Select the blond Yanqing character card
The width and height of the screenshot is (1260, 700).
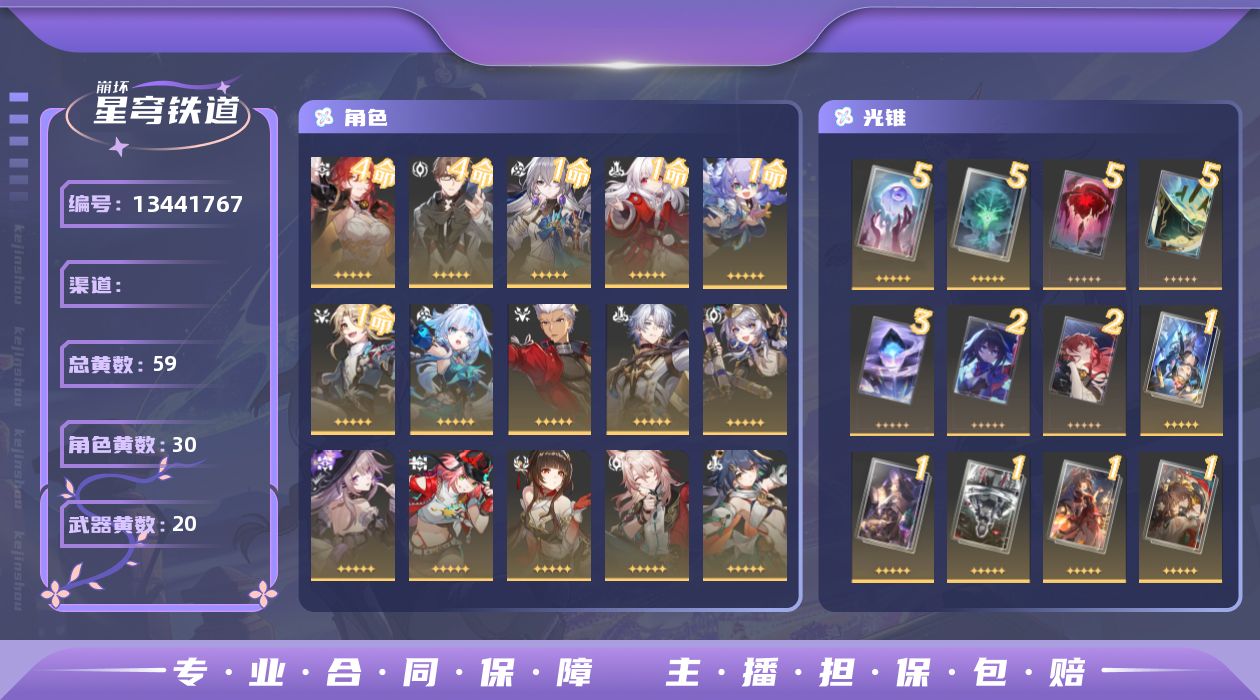coord(352,369)
